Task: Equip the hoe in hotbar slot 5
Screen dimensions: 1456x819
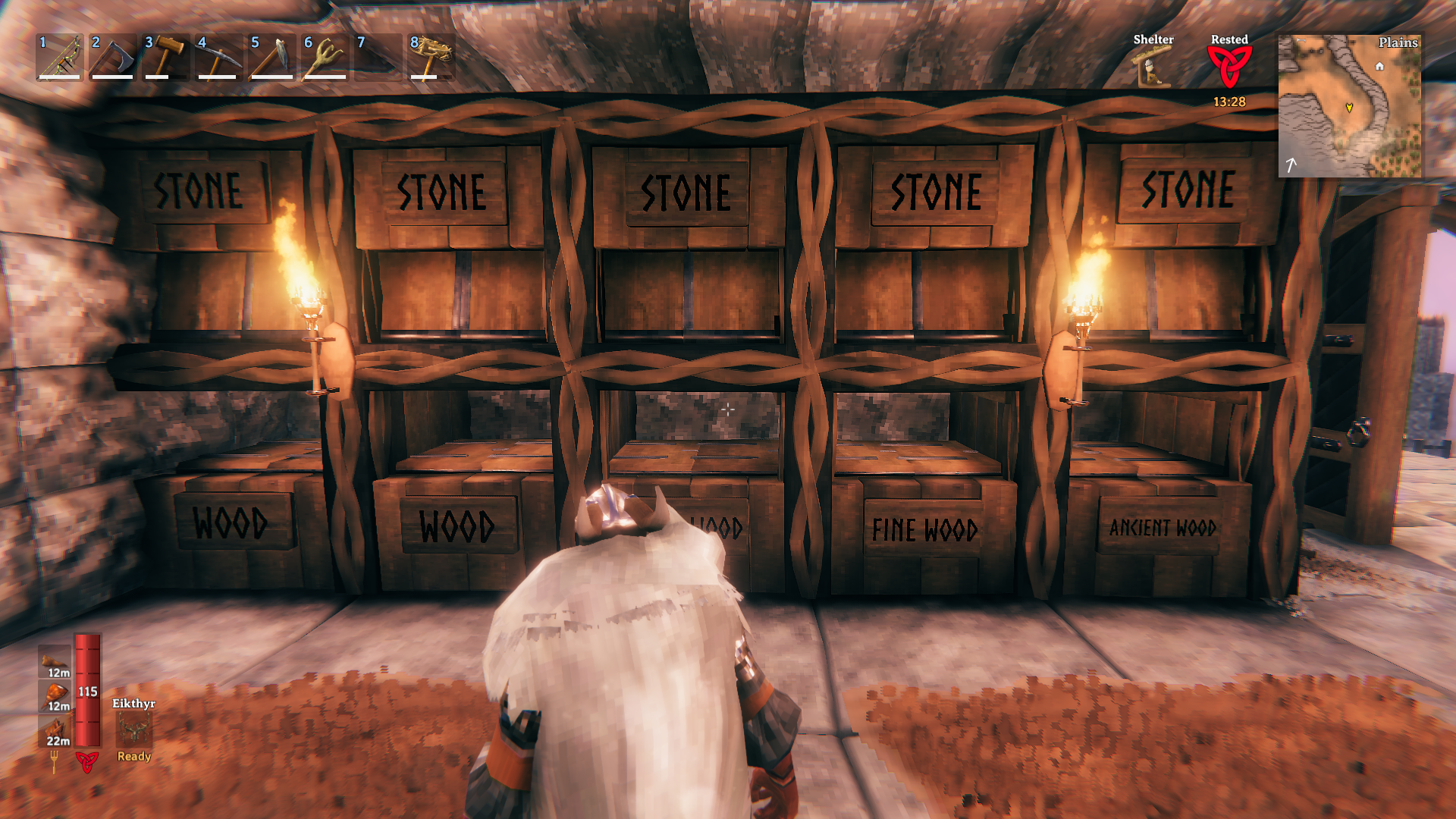Action: click(272, 57)
